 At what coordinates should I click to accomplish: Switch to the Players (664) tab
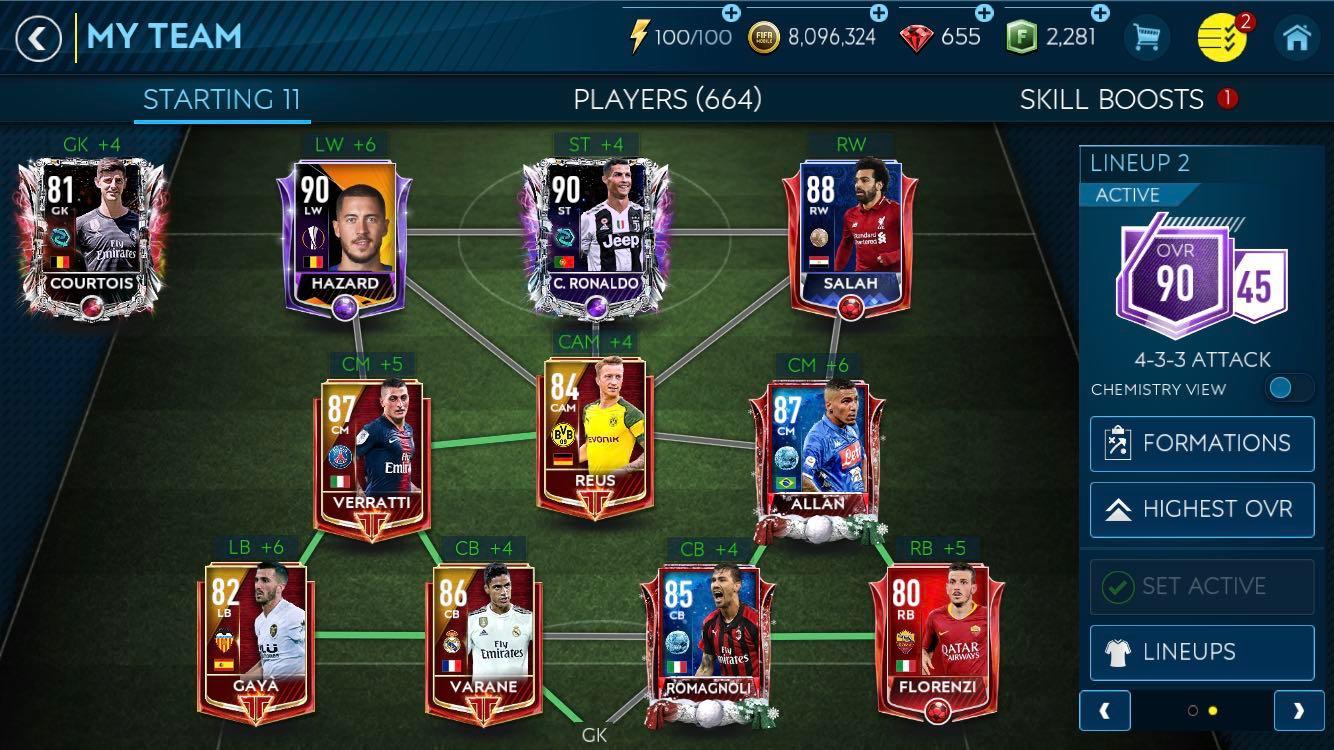pyautogui.click(x=667, y=99)
